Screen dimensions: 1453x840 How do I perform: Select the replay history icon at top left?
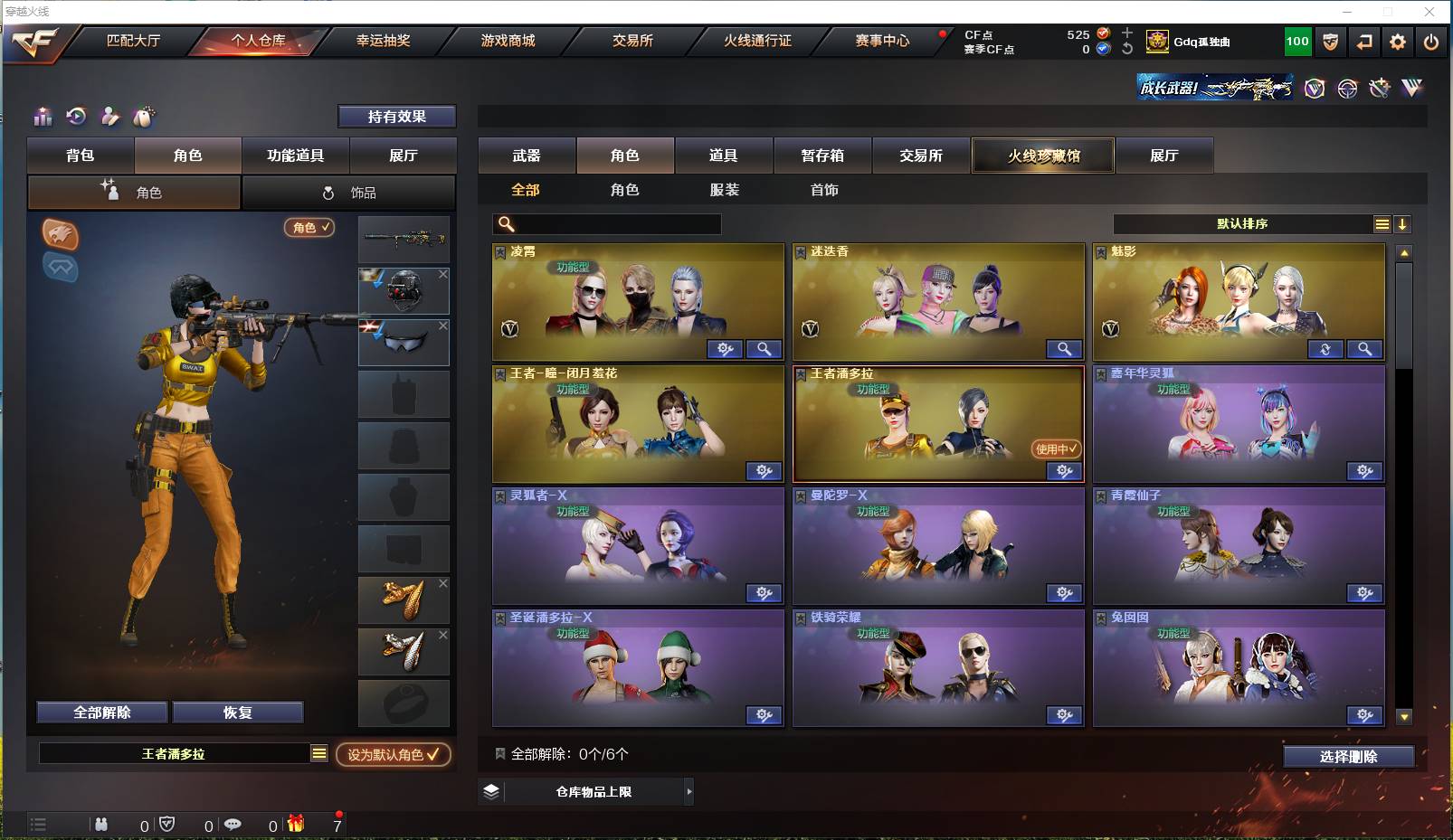point(76,117)
